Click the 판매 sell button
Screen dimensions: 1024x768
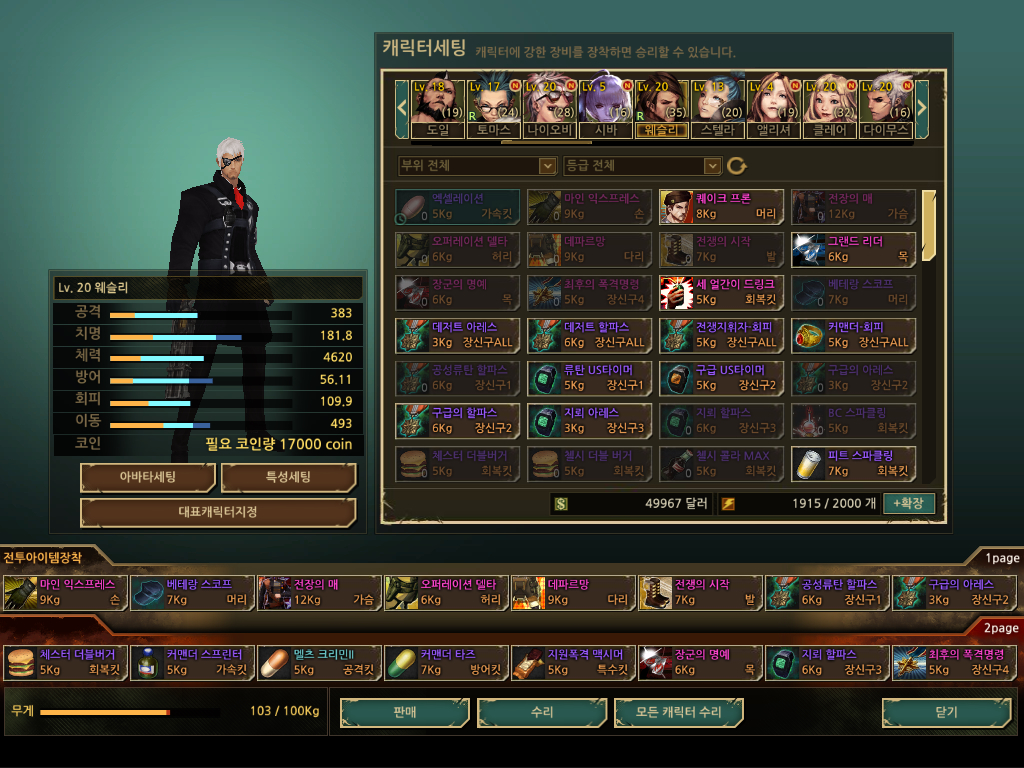[x=404, y=713]
